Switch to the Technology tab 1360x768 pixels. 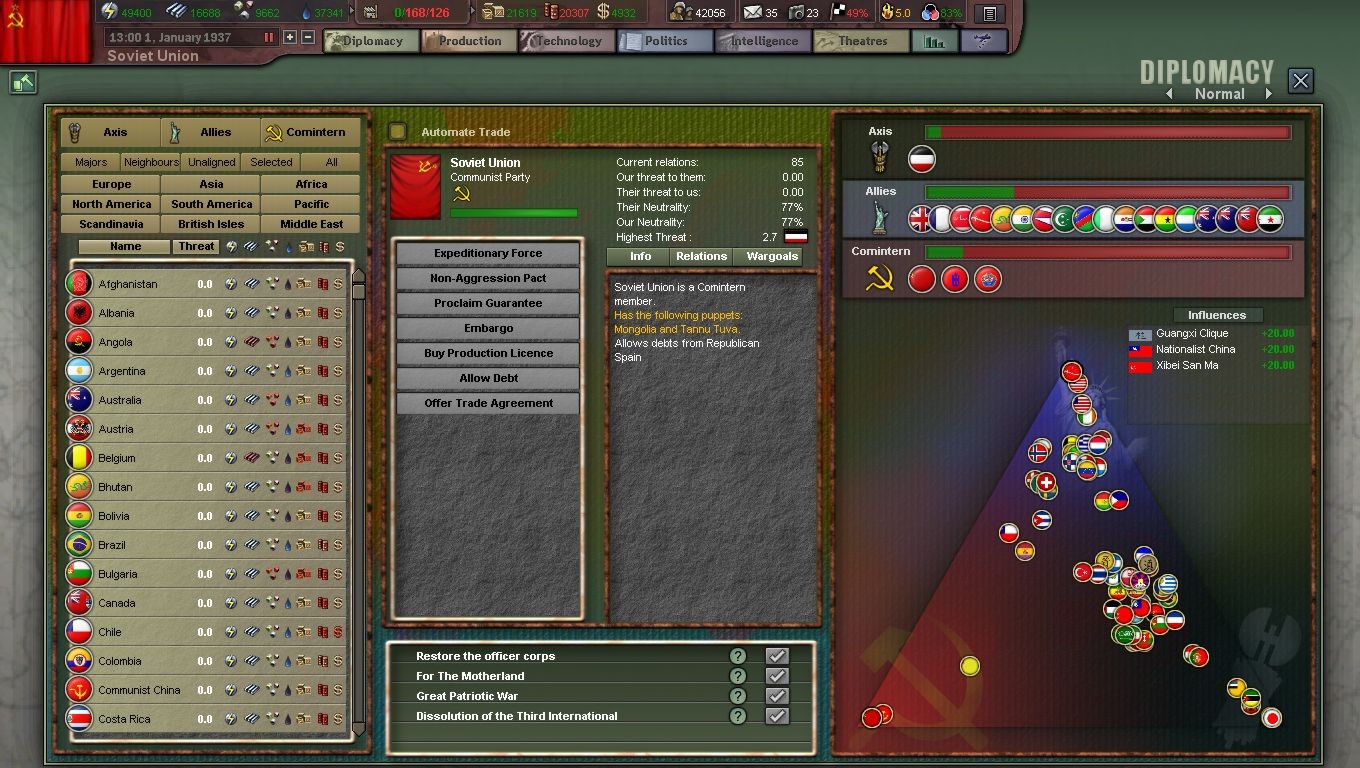point(567,41)
